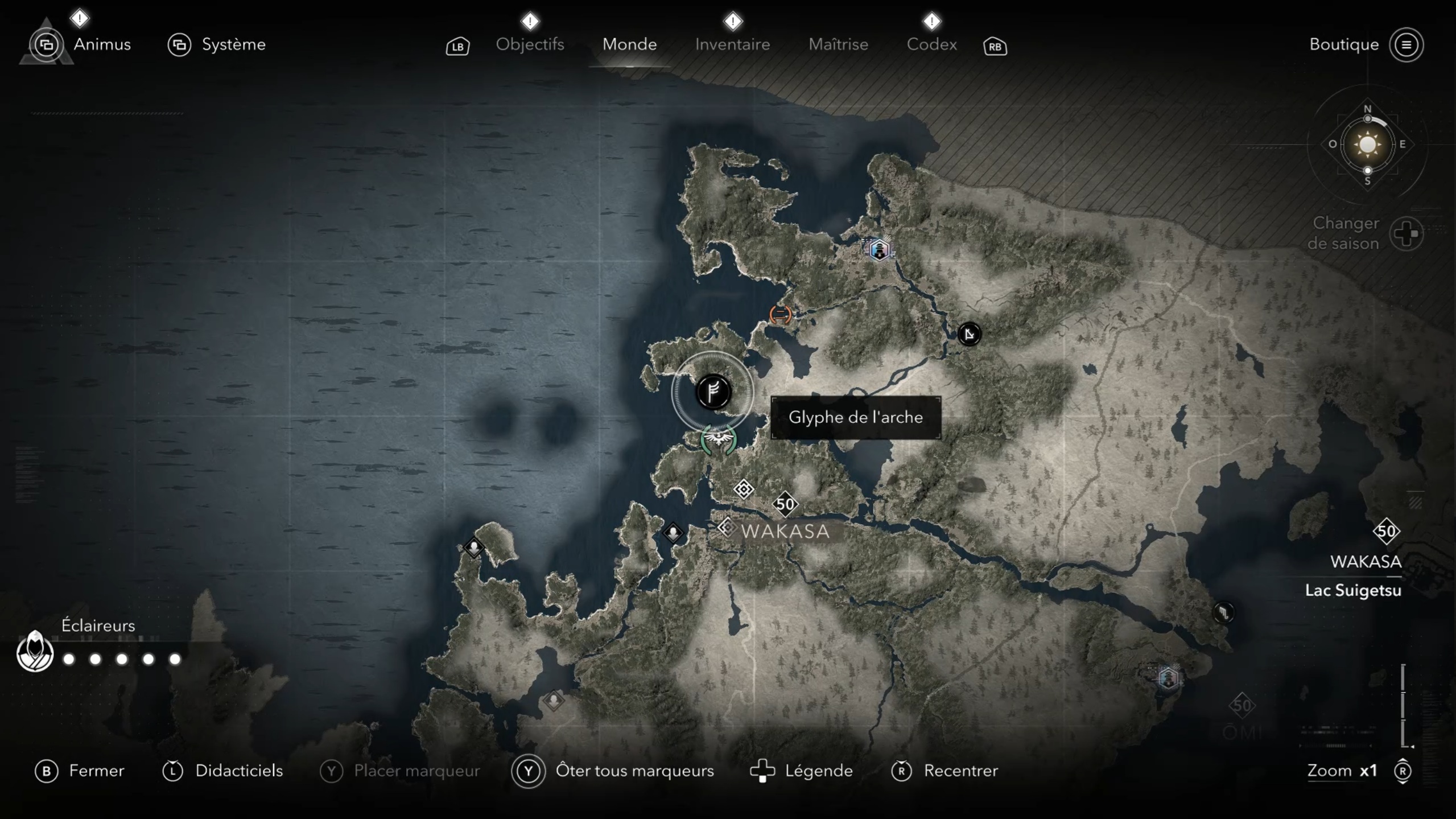Select the blue castle marker in the north
This screenshot has height=819, width=1456.
pyautogui.click(x=880, y=250)
